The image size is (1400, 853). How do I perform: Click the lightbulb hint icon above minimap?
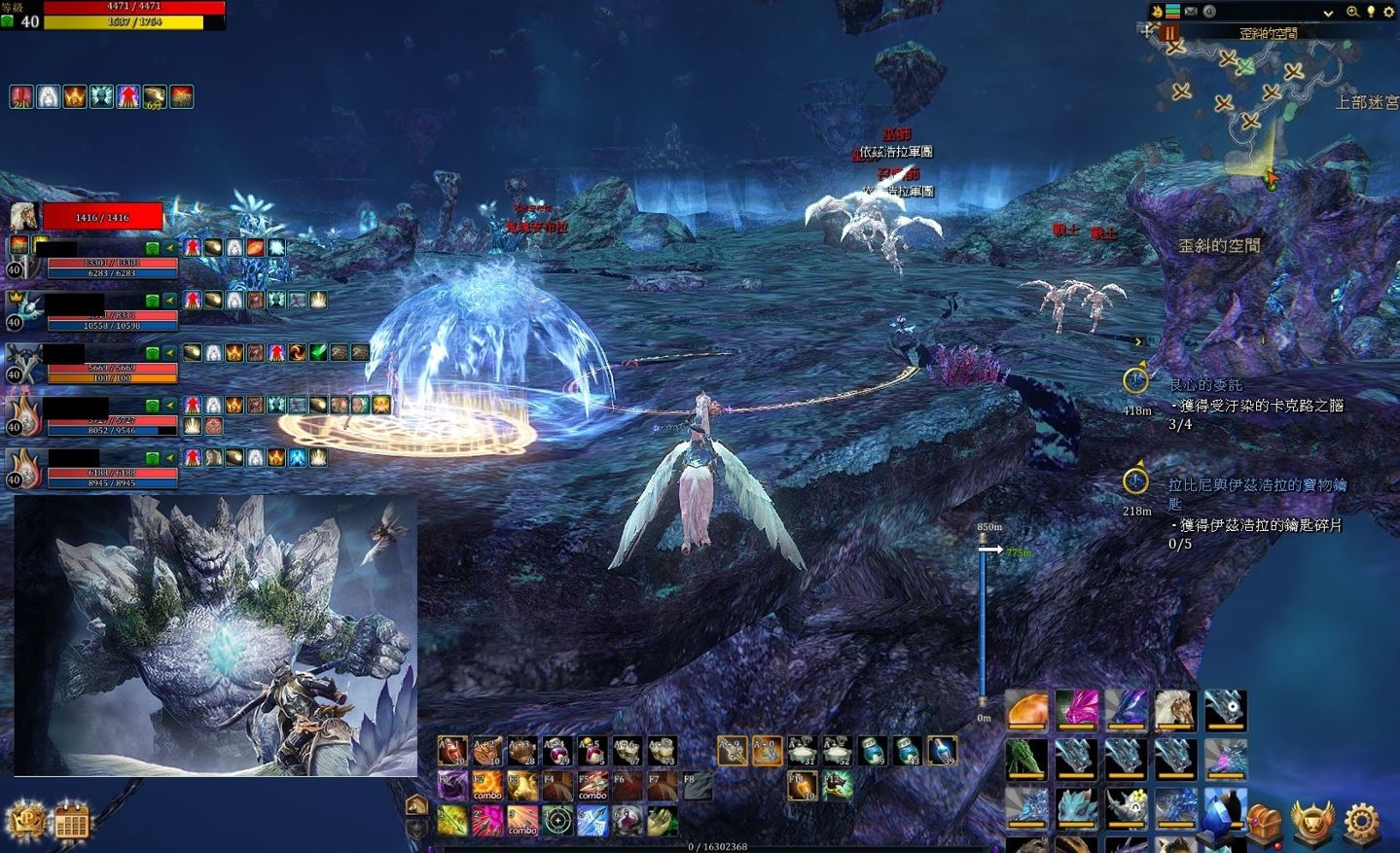(x=1371, y=12)
